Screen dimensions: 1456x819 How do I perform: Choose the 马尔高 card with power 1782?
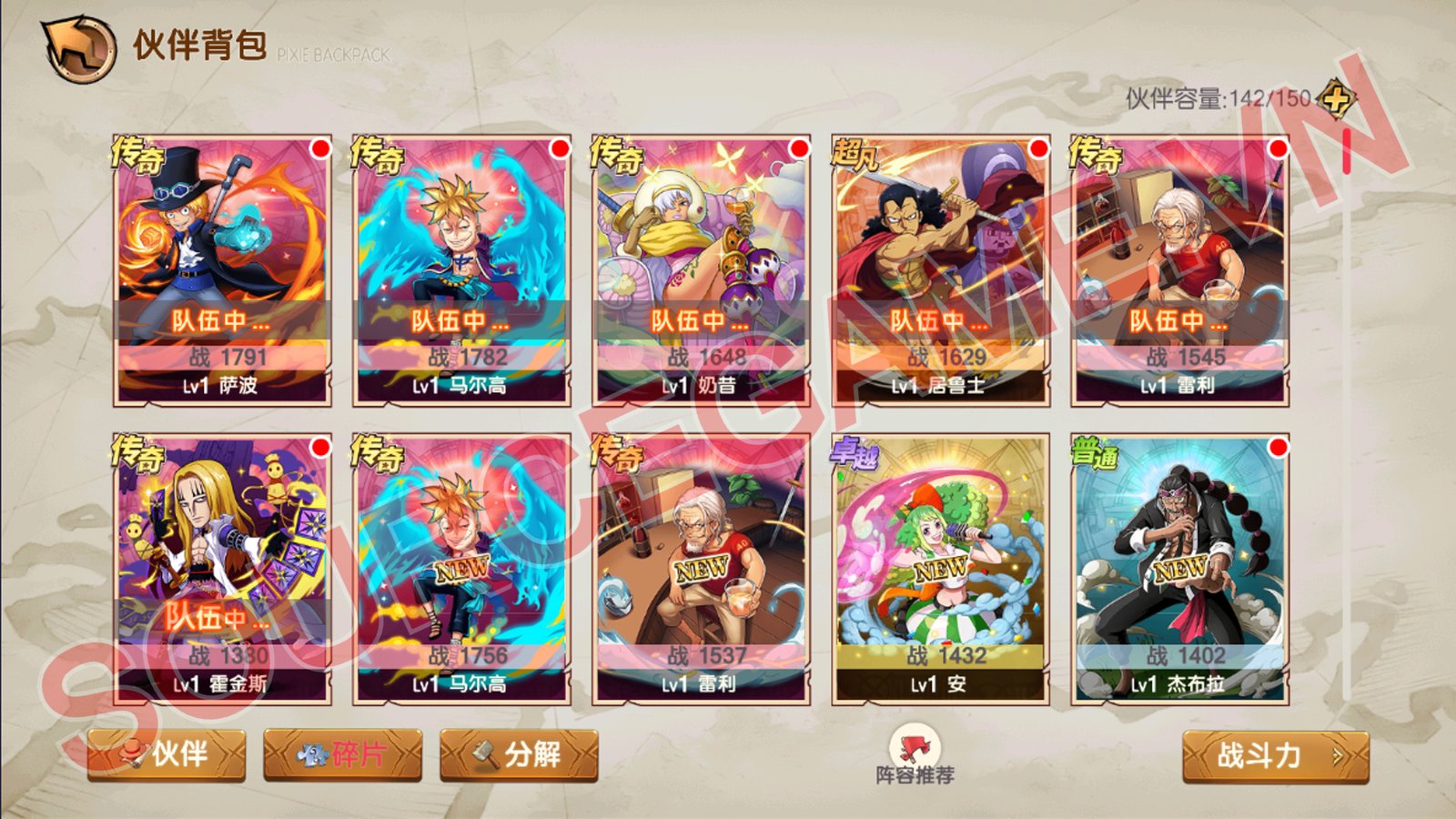pos(461,270)
